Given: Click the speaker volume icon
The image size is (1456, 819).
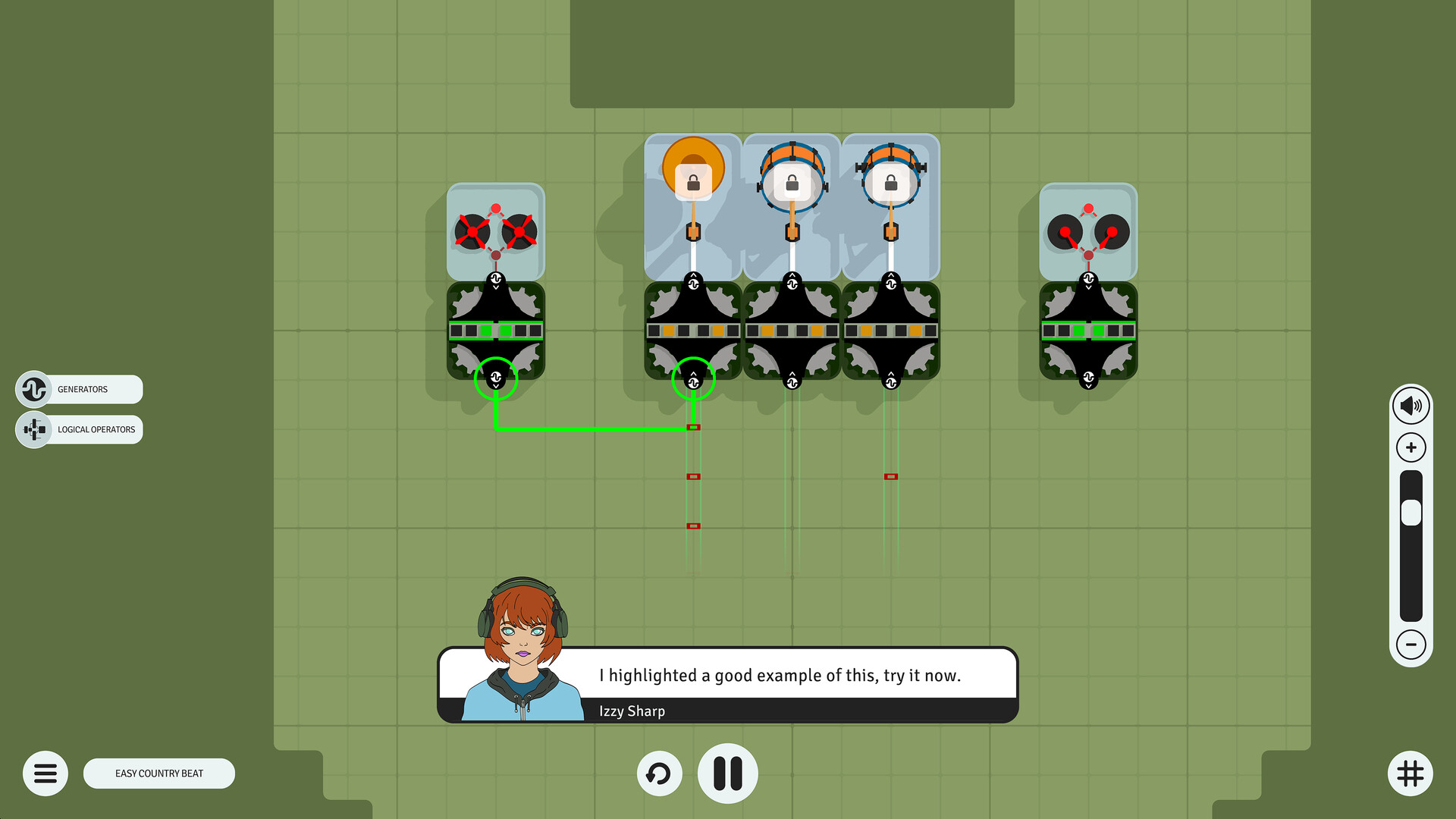Looking at the screenshot, I should tap(1411, 405).
